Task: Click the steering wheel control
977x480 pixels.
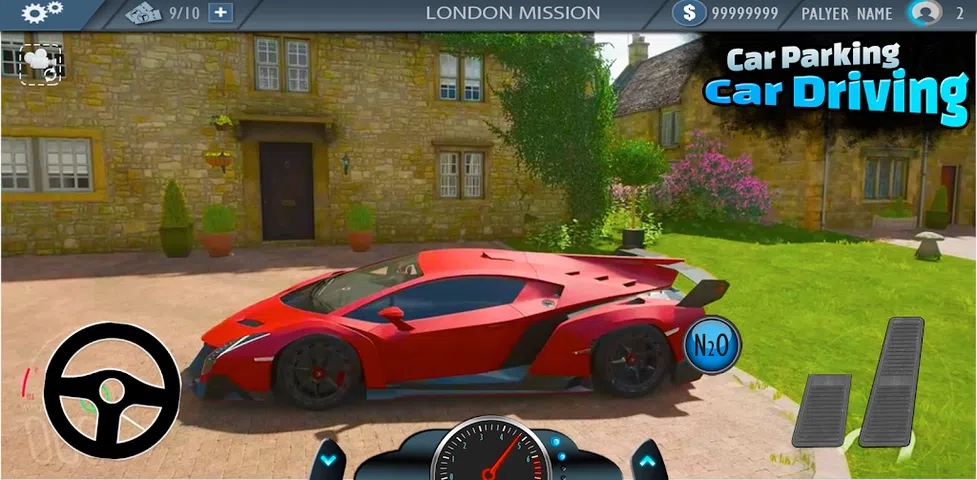Action: [x=111, y=390]
